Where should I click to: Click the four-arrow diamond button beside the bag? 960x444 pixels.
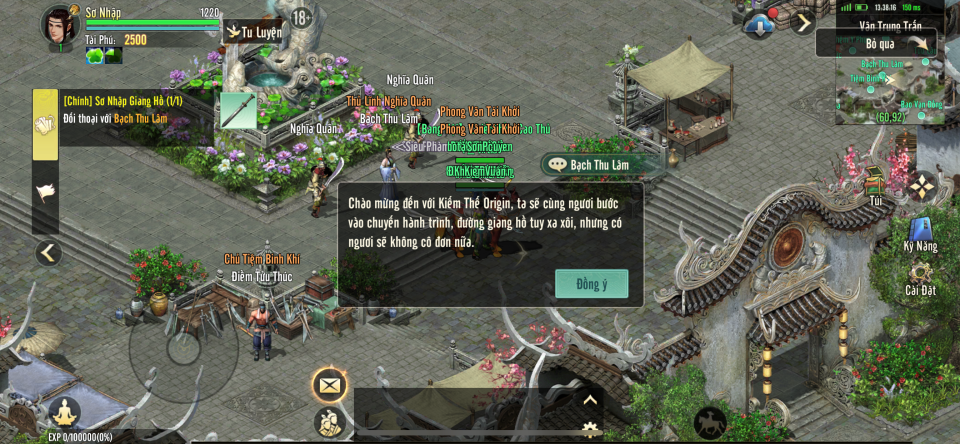pyautogui.click(x=921, y=185)
